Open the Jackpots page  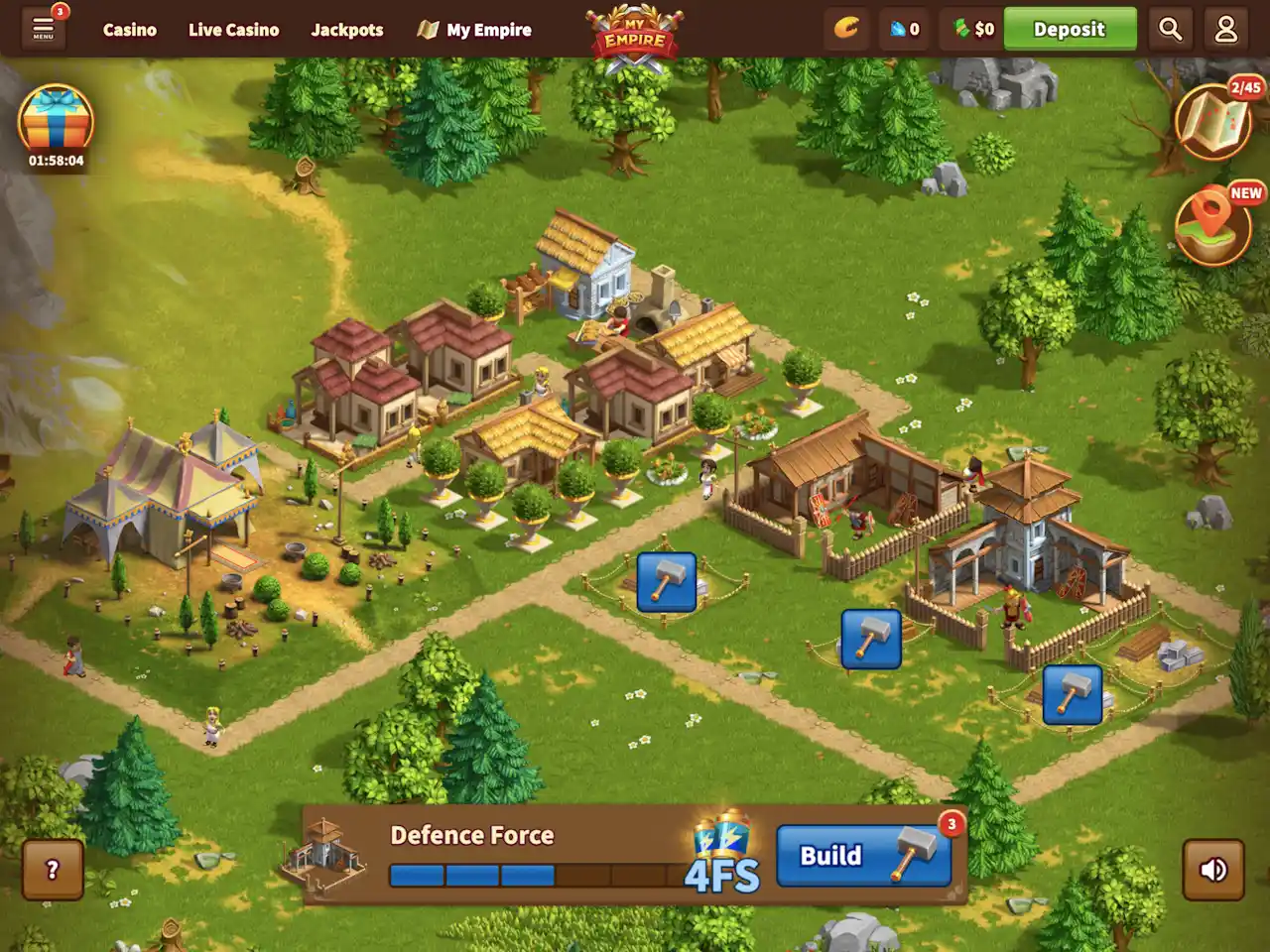point(347,30)
